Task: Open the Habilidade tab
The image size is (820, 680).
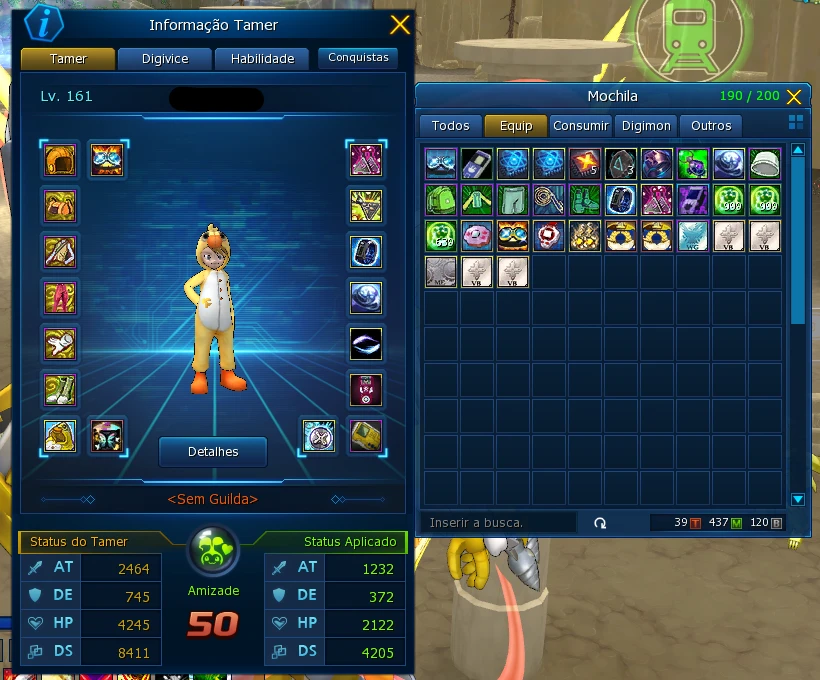Action: click(262, 59)
